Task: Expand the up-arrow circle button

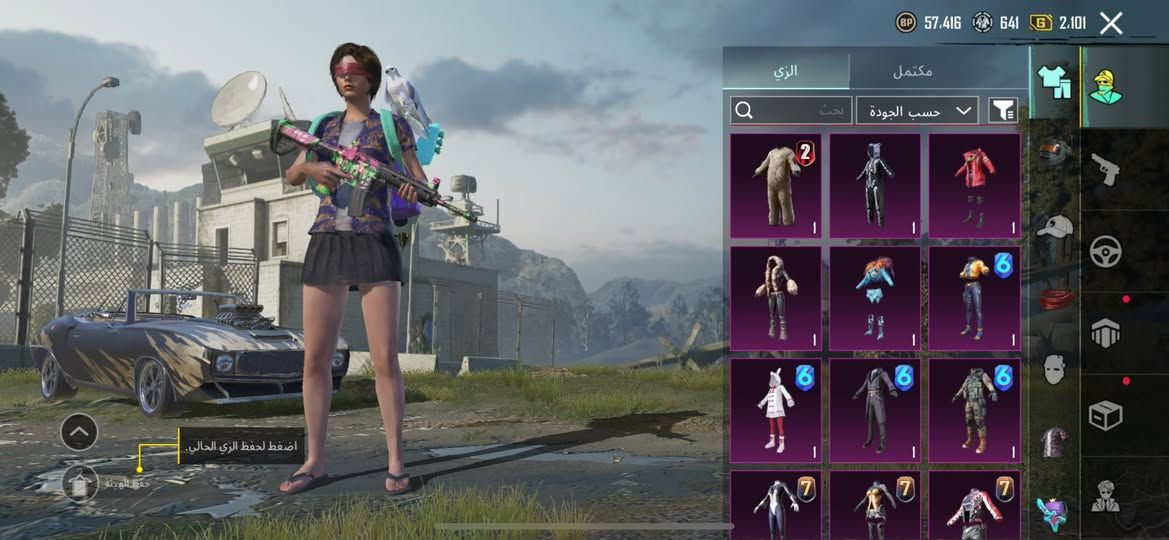Action: coord(79,432)
